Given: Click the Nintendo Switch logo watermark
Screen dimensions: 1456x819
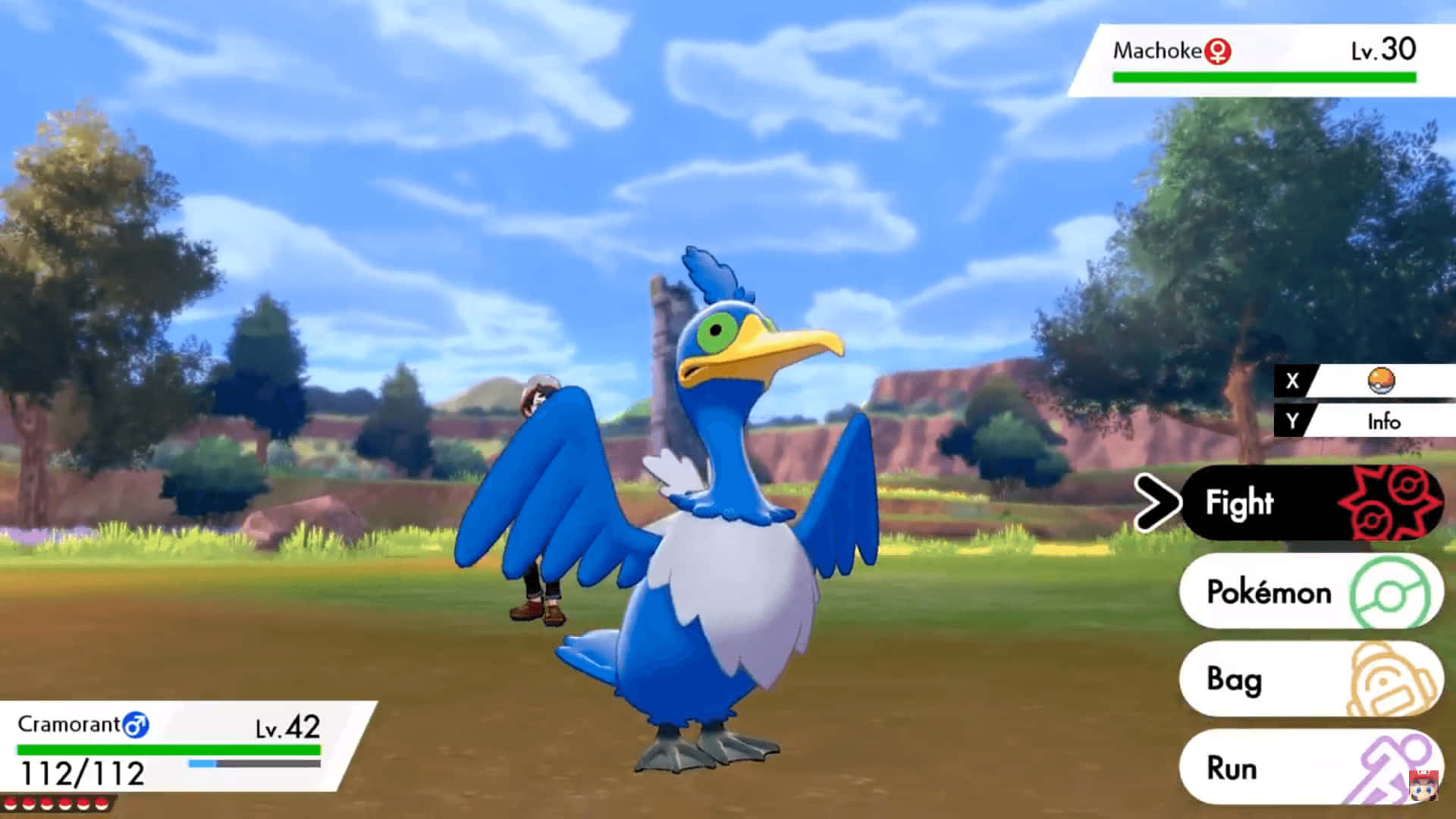Looking at the screenshot, I should coord(1423,786).
